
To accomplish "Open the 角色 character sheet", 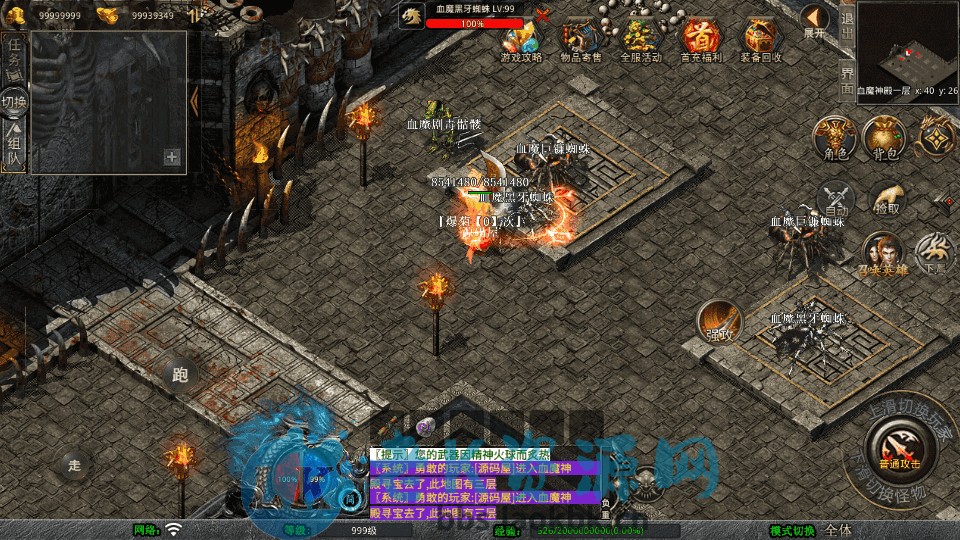I will pyautogui.click(x=834, y=138).
